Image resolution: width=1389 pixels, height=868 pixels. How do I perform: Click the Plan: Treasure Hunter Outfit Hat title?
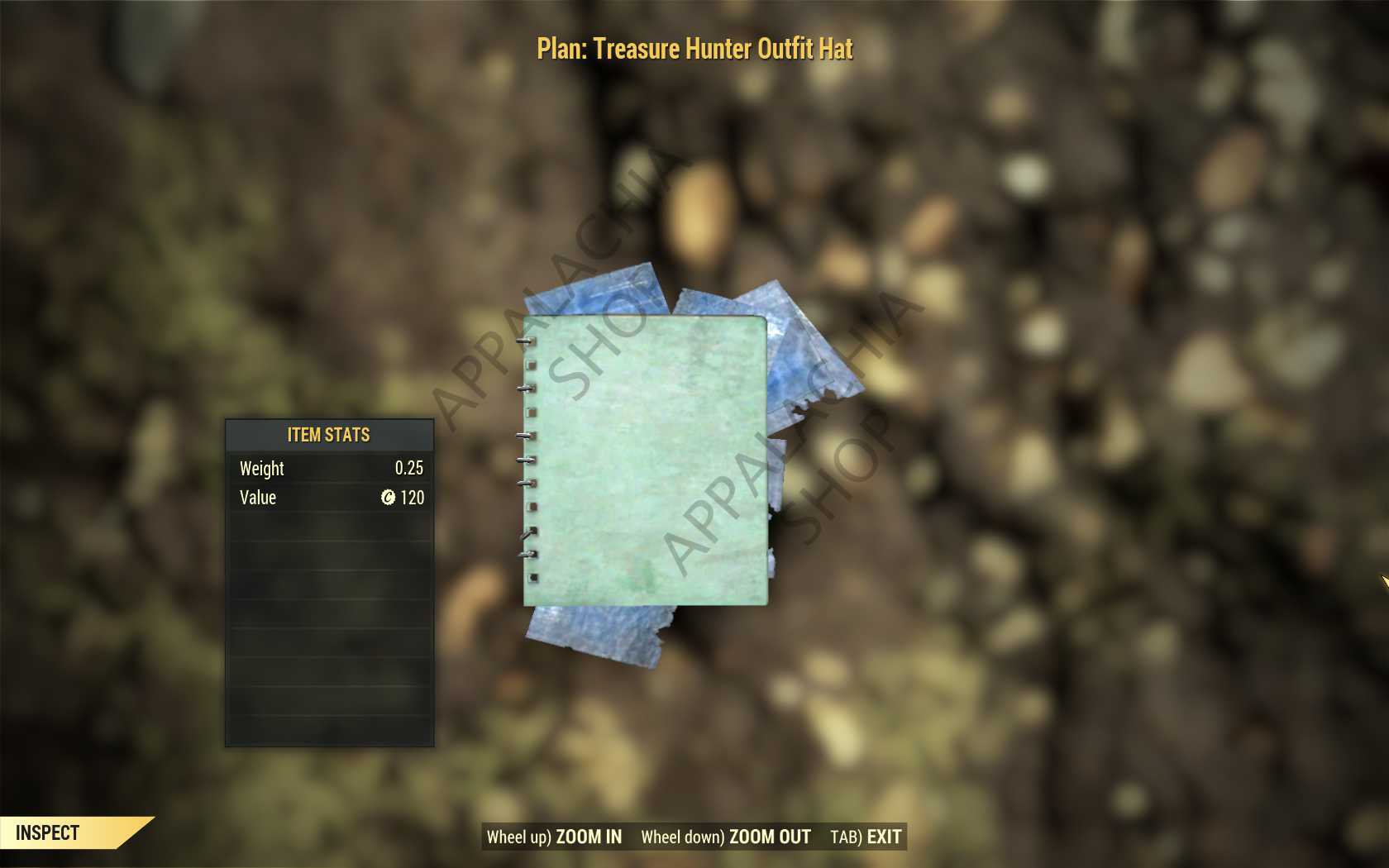click(694, 50)
